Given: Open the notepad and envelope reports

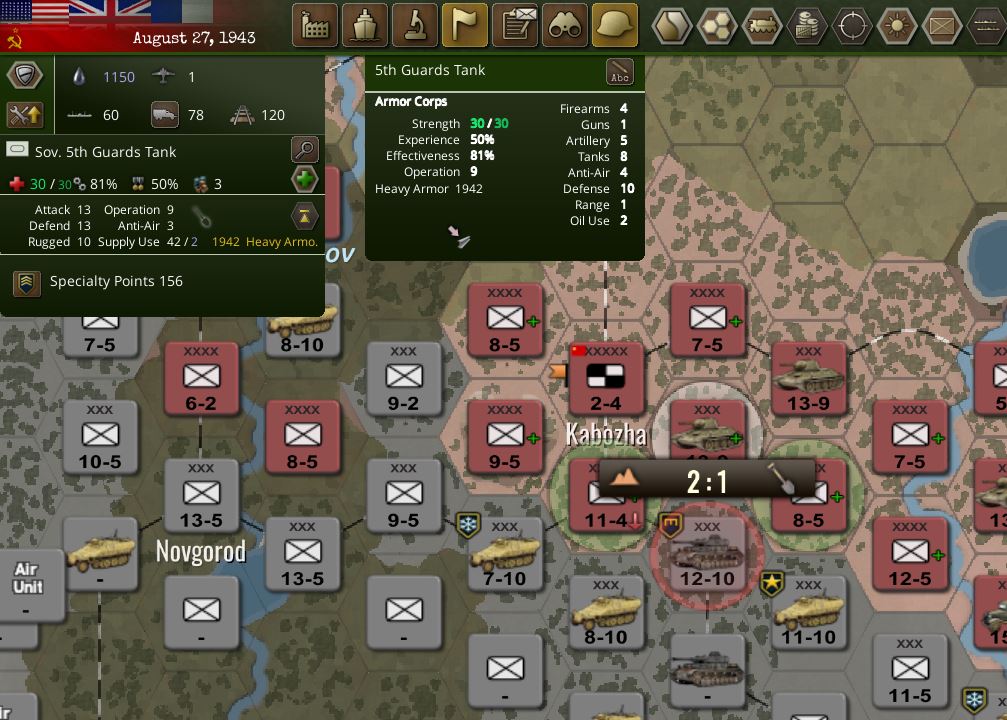Looking at the screenshot, I should click(x=515, y=26).
